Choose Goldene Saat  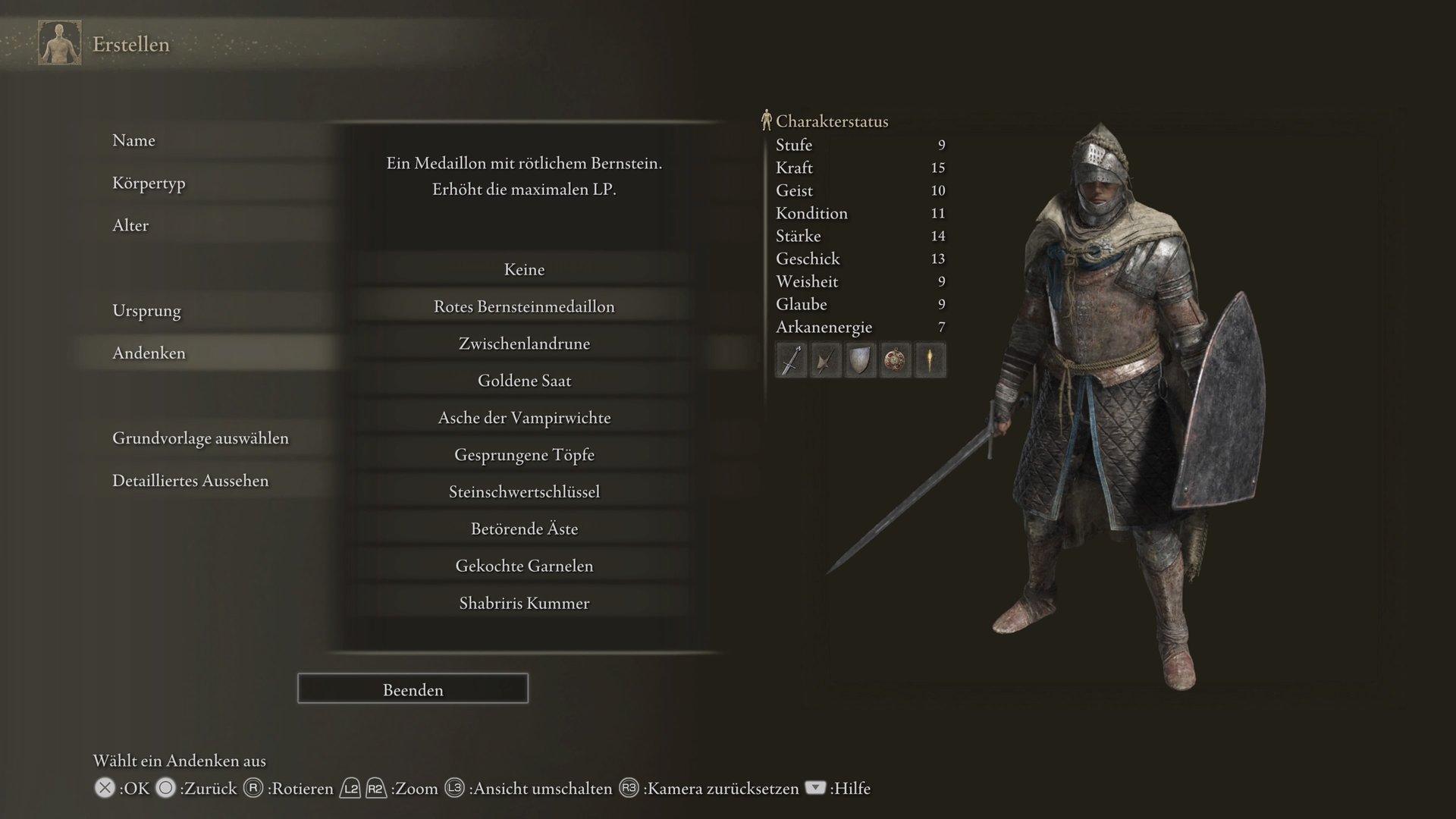click(x=524, y=381)
